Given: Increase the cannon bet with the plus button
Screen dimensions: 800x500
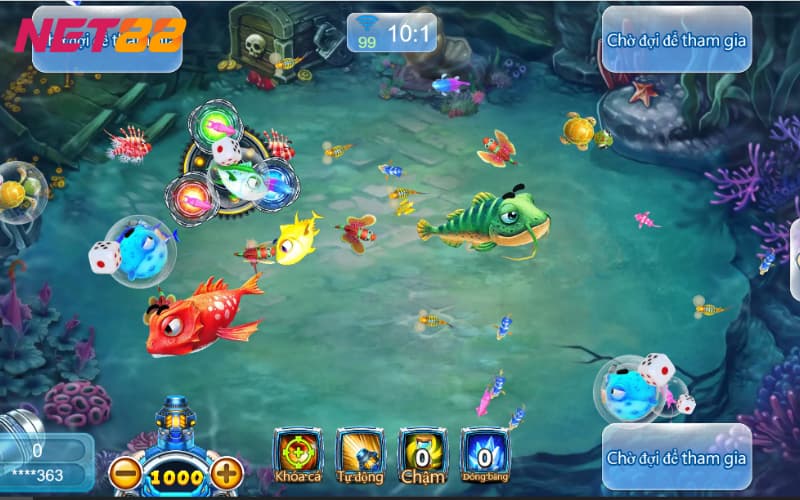Looking at the screenshot, I should 227,474.
